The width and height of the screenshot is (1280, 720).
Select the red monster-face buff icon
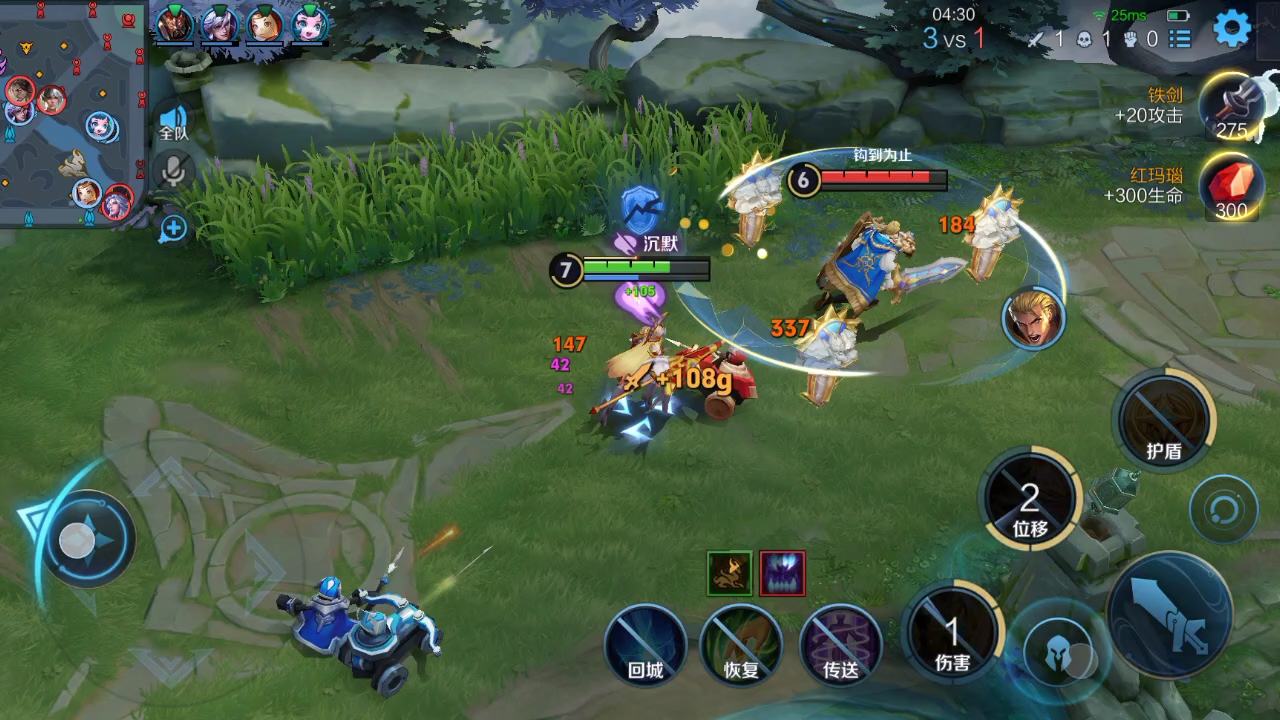782,574
